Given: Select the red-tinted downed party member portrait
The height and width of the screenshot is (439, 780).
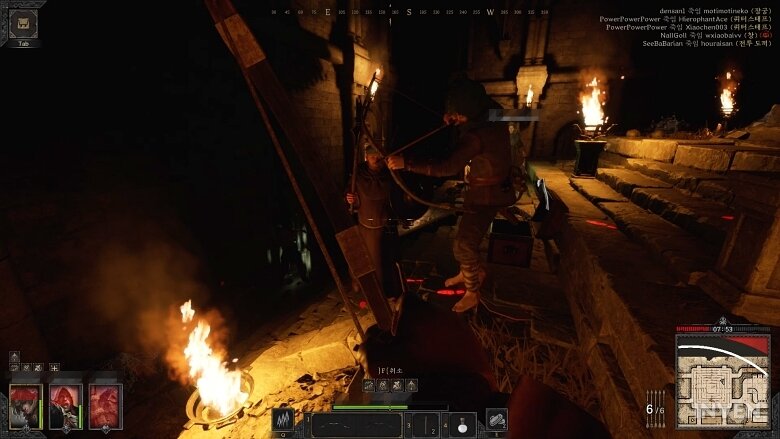Looking at the screenshot, I should pos(105,407).
